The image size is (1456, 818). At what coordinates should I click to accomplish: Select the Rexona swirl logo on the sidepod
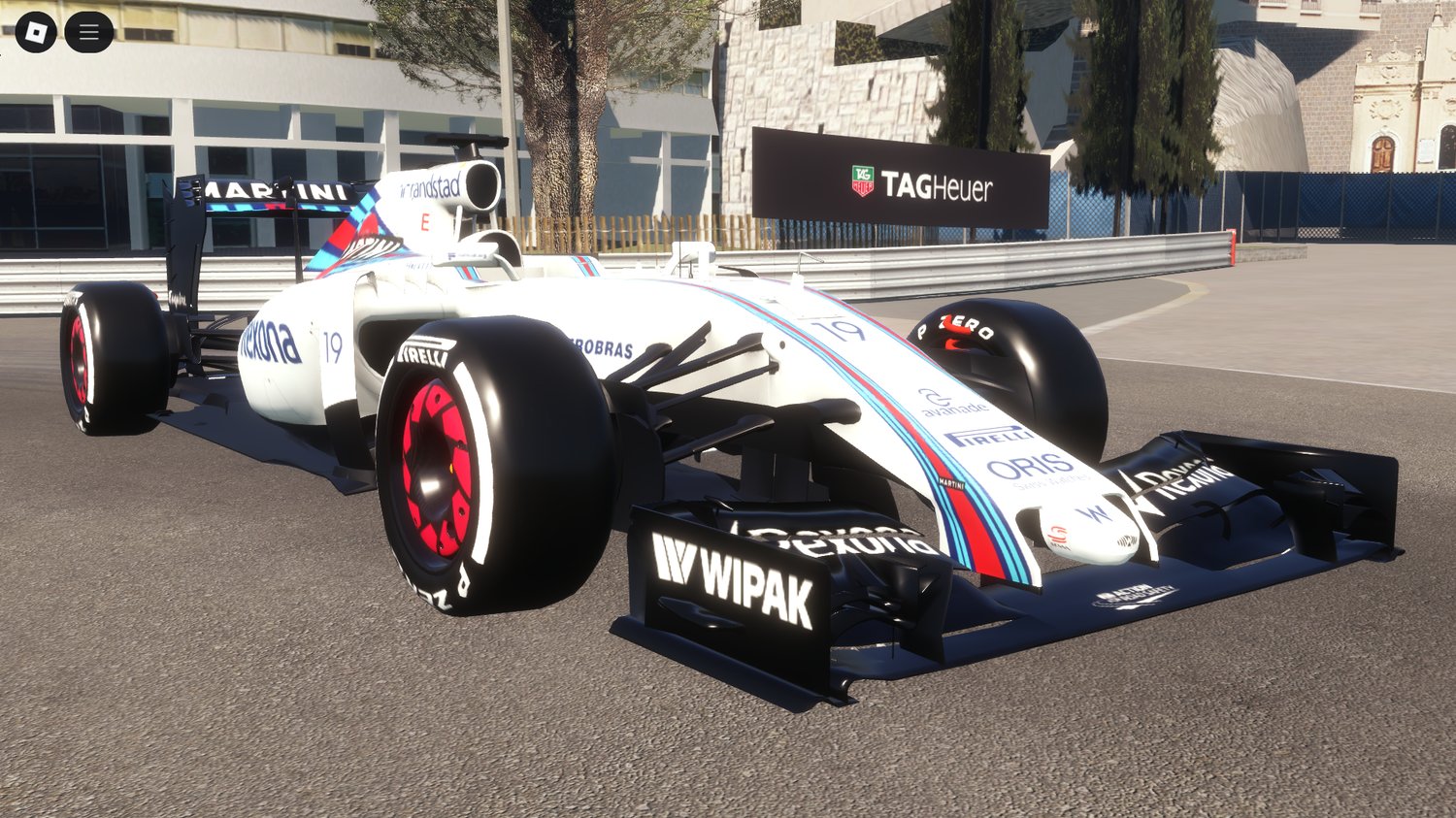coord(269,342)
